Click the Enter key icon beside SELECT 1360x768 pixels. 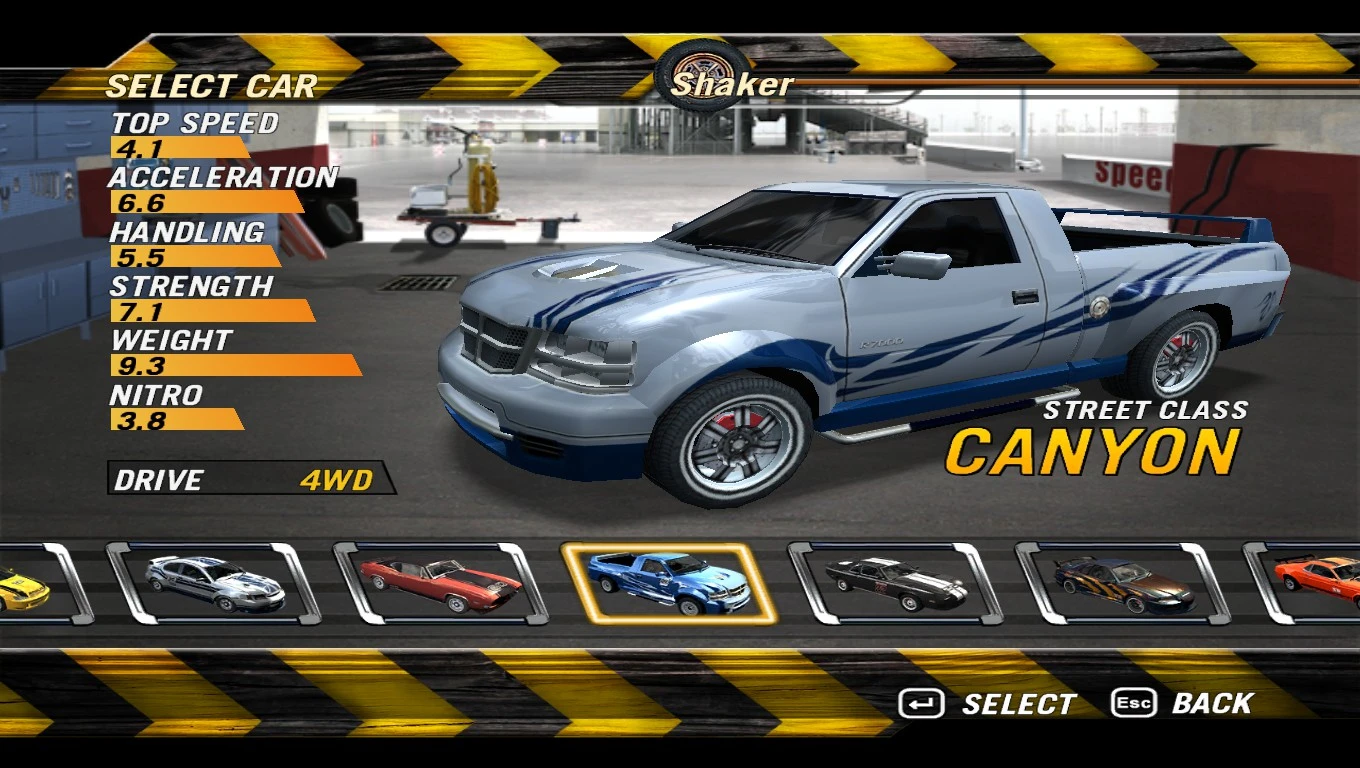[x=922, y=703]
